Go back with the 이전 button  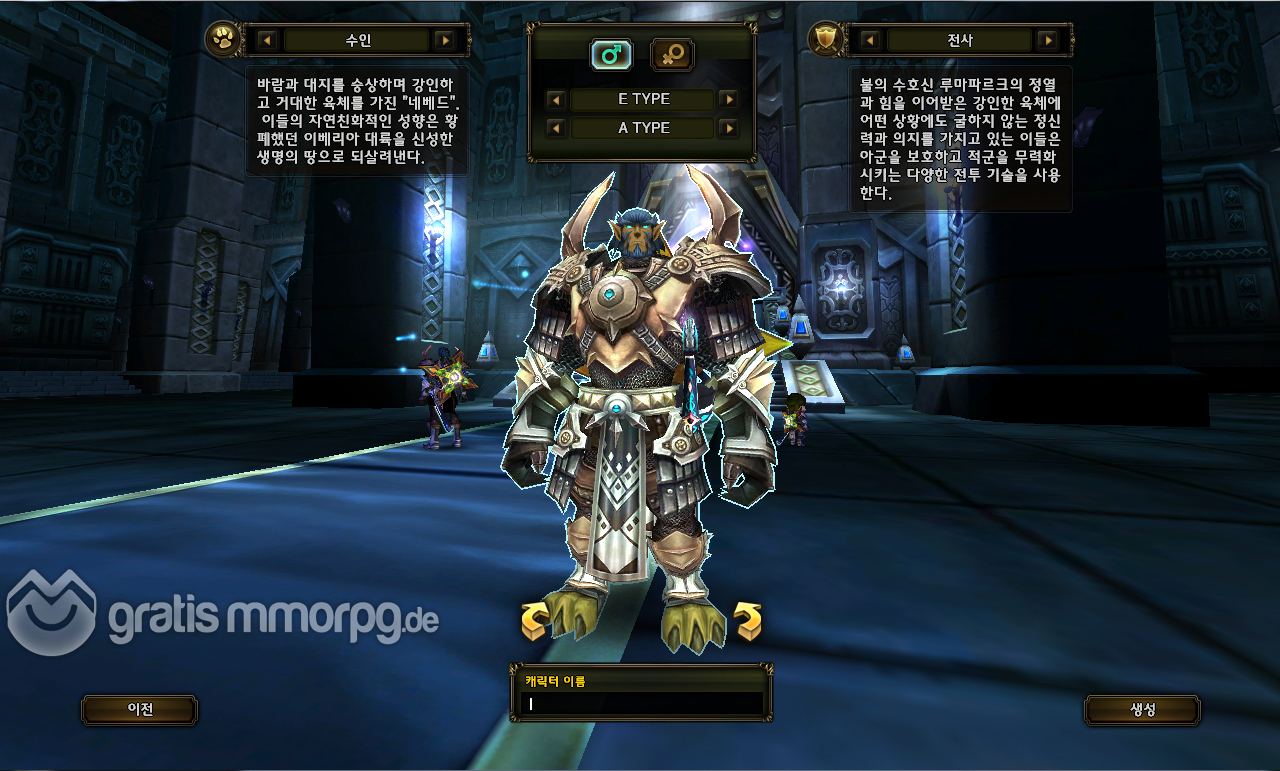point(139,709)
